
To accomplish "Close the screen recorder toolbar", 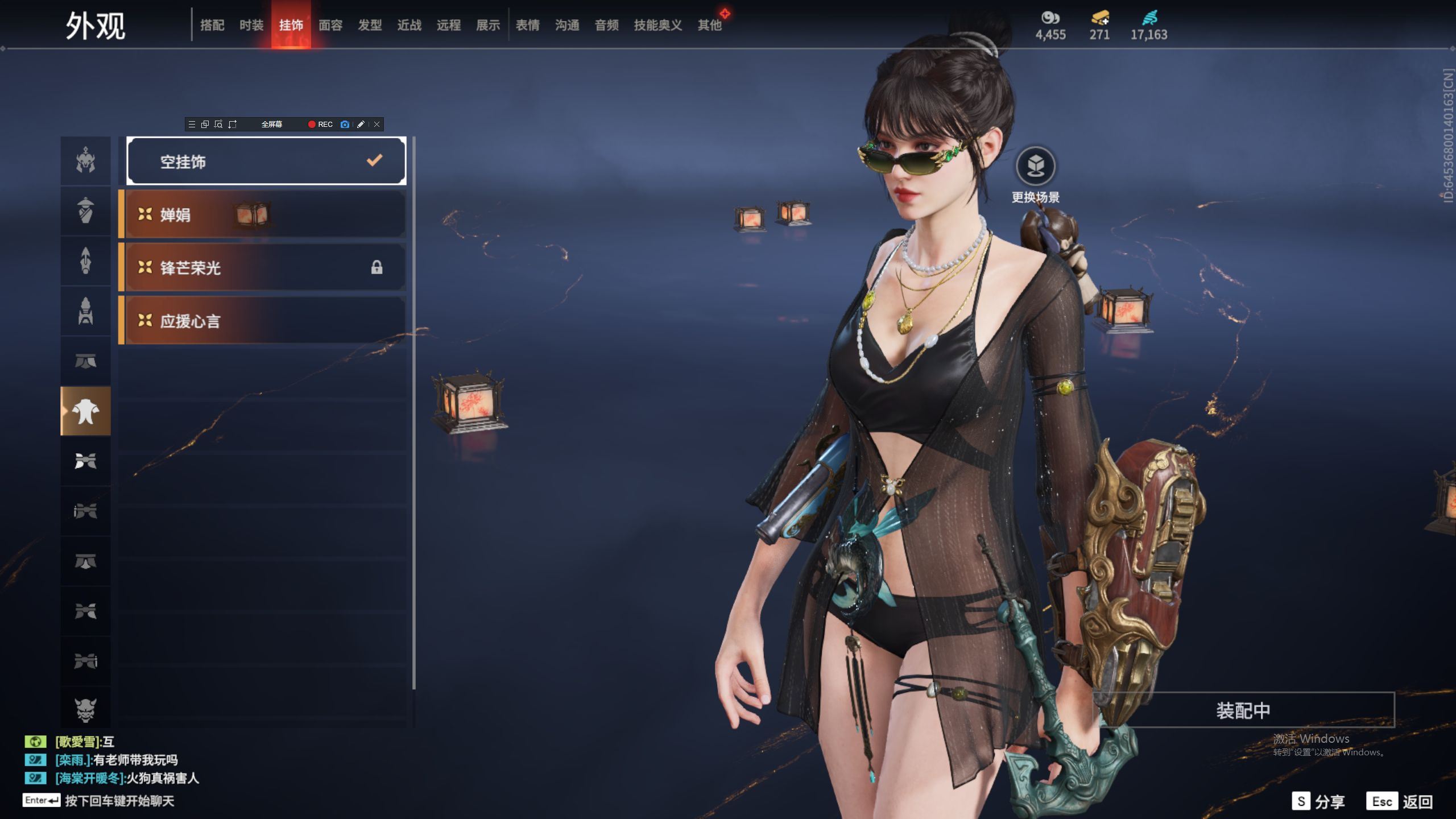I will (x=377, y=124).
